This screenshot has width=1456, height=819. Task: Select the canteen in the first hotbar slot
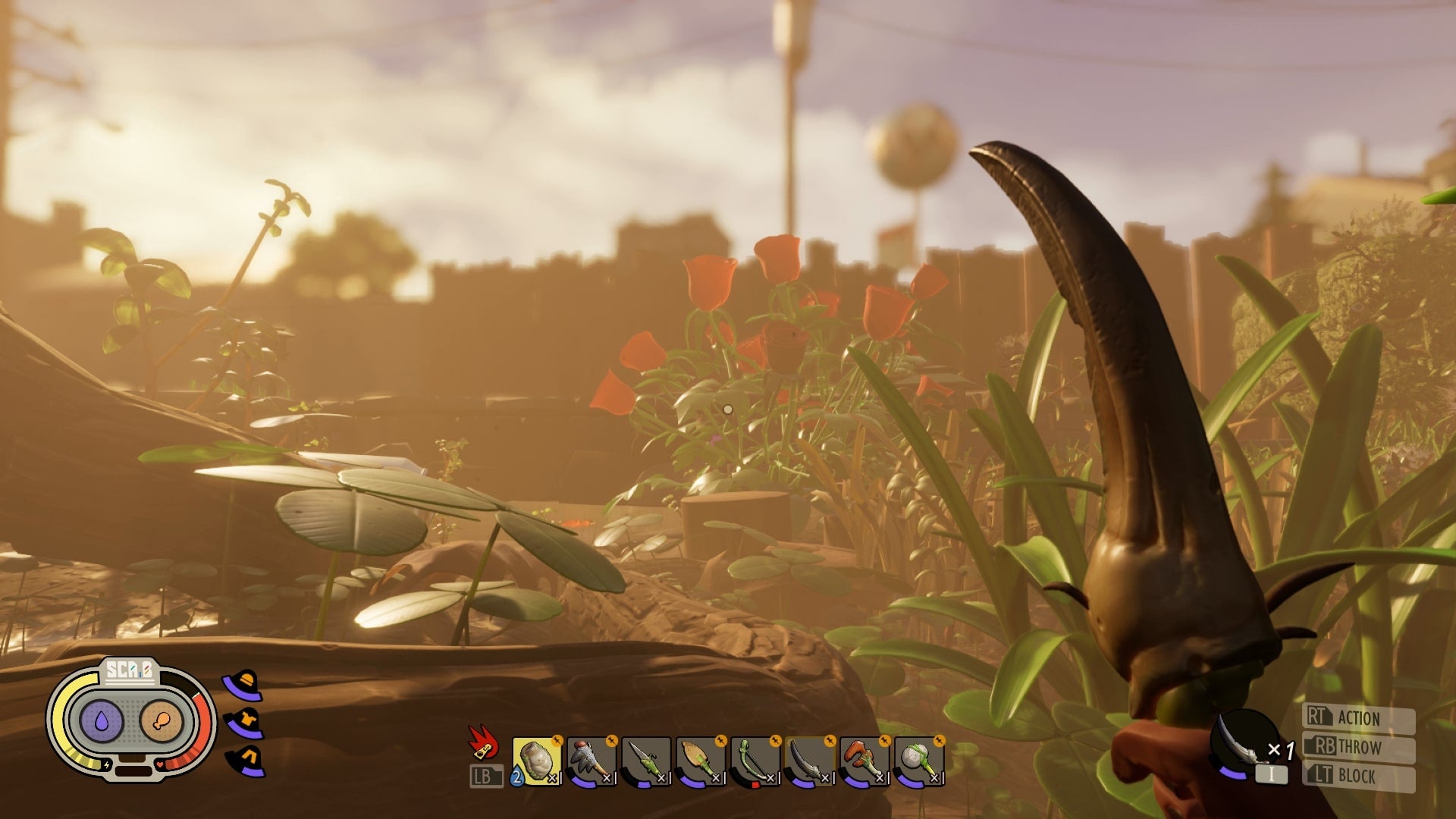click(537, 762)
